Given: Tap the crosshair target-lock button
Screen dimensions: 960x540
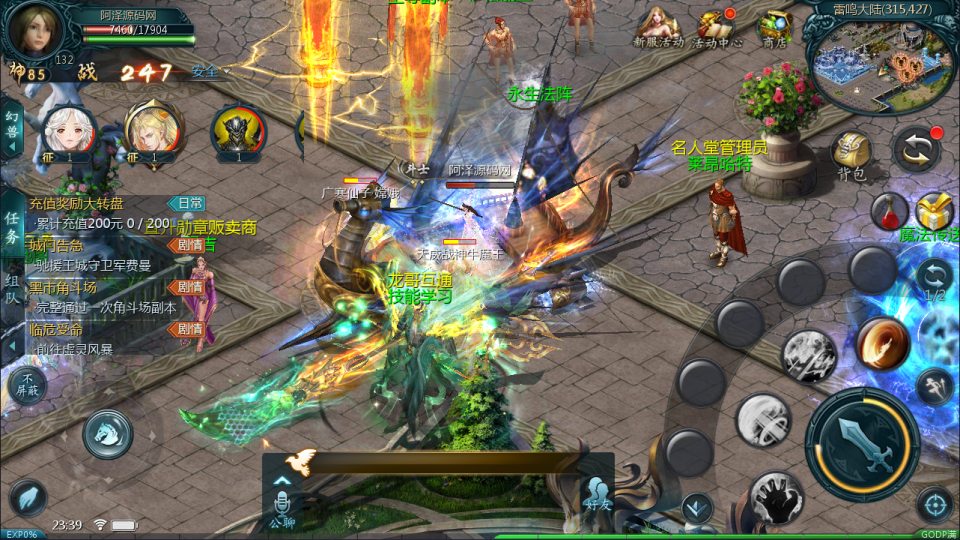Looking at the screenshot, I should 934,505.
